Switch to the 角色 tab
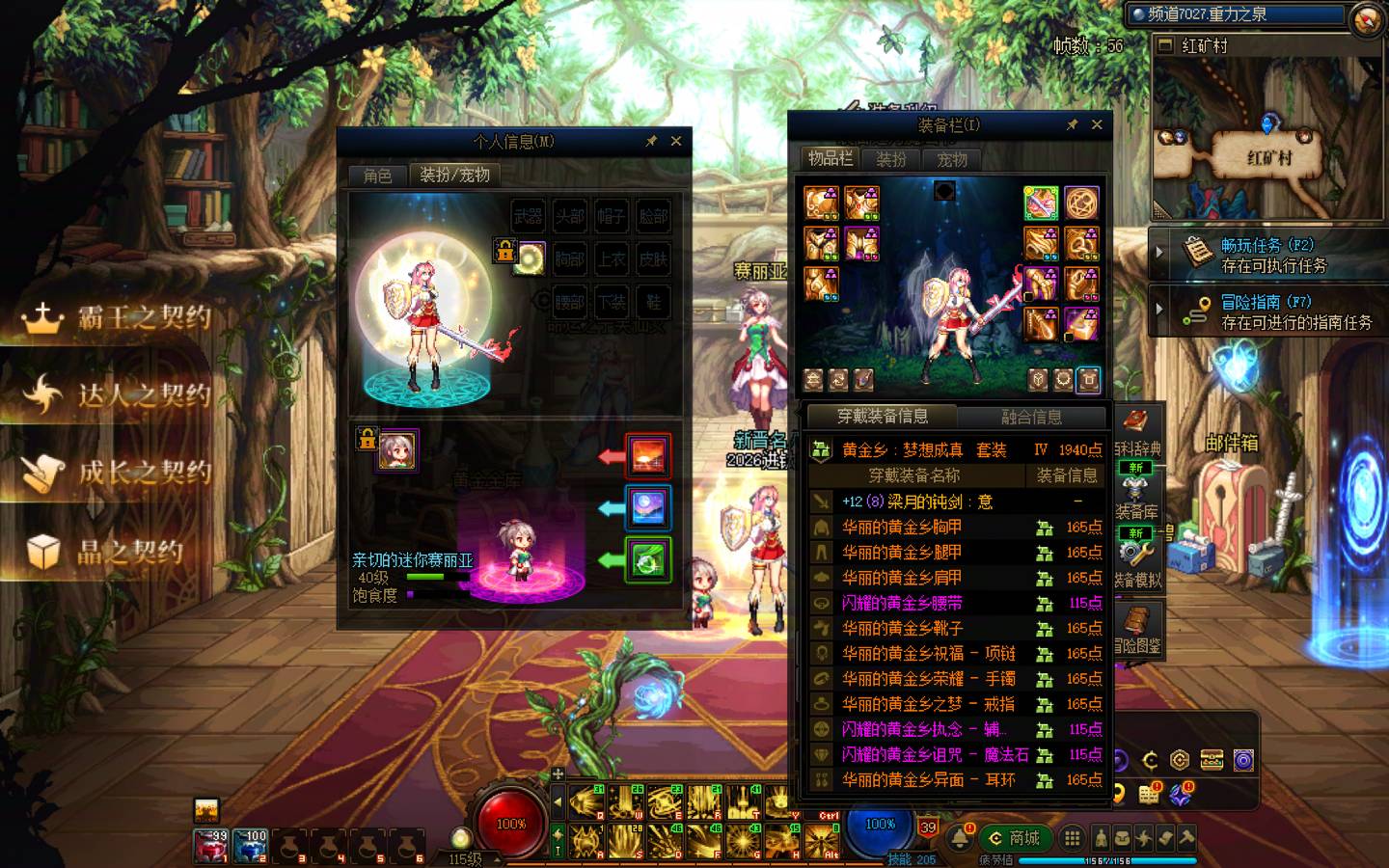This screenshot has height=868, width=1389. tap(377, 175)
